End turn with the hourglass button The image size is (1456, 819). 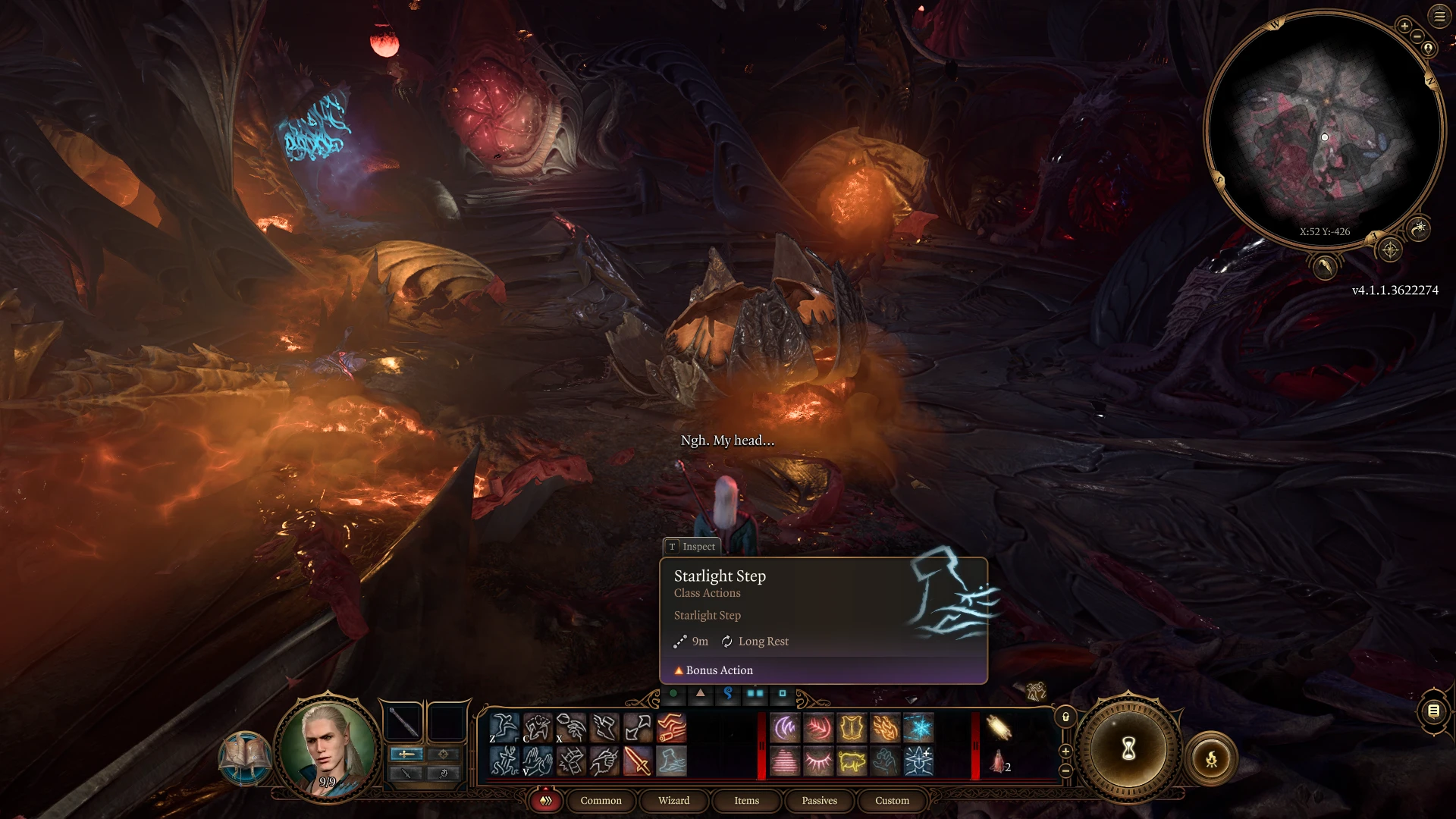pos(1128,750)
